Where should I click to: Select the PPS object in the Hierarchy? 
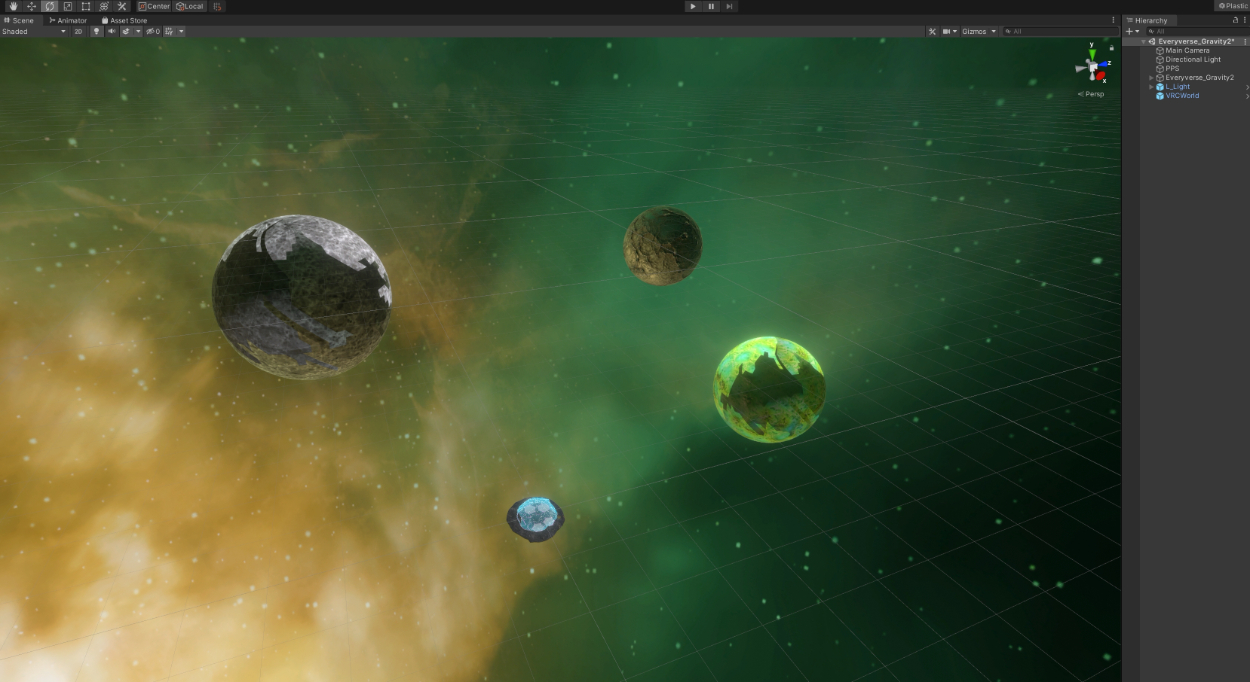1172,68
